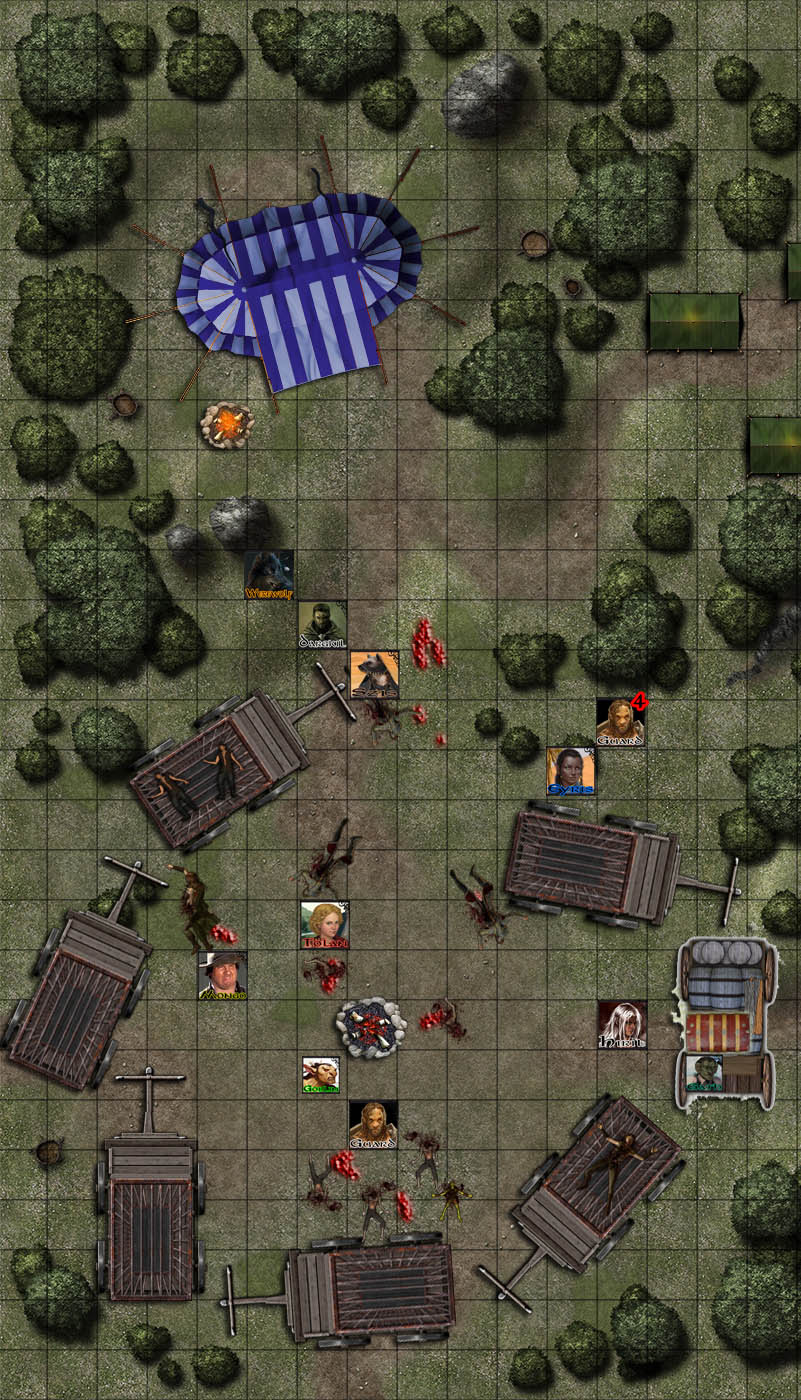The image size is (801, 1400).
Task: Select the green-cloaked man token below Werewolf
Action: (322, 625)
